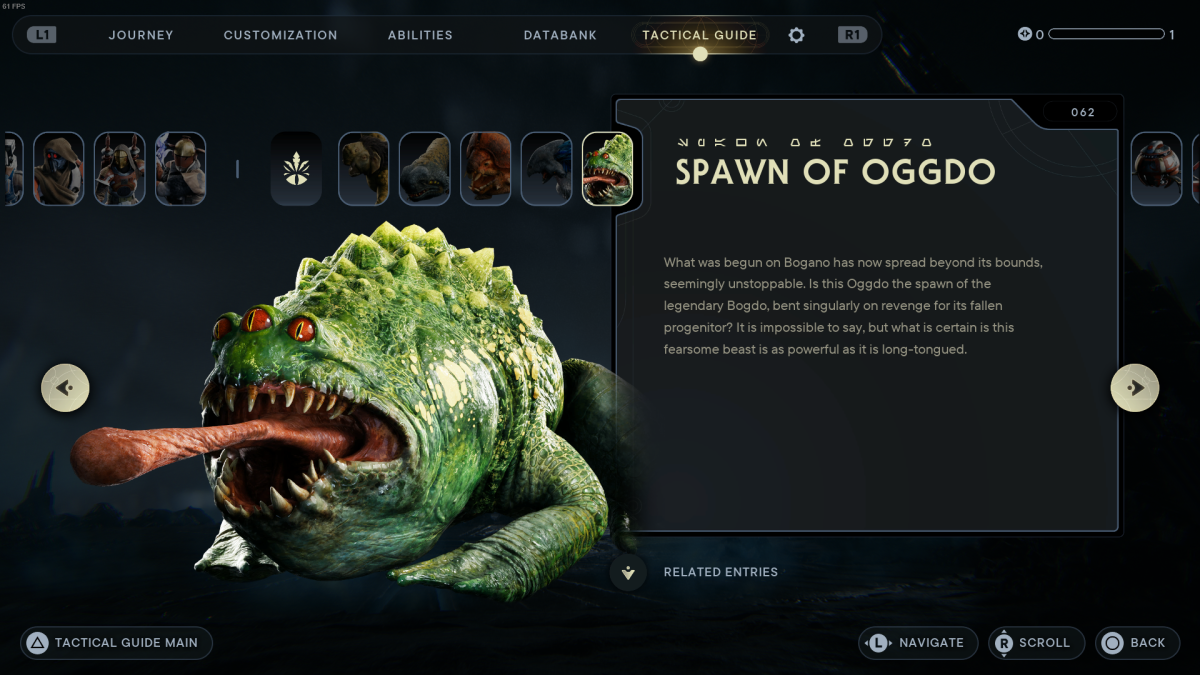Open the Databank tab
This screenshot has width=1200, height=675.
[x=560, y=35]
